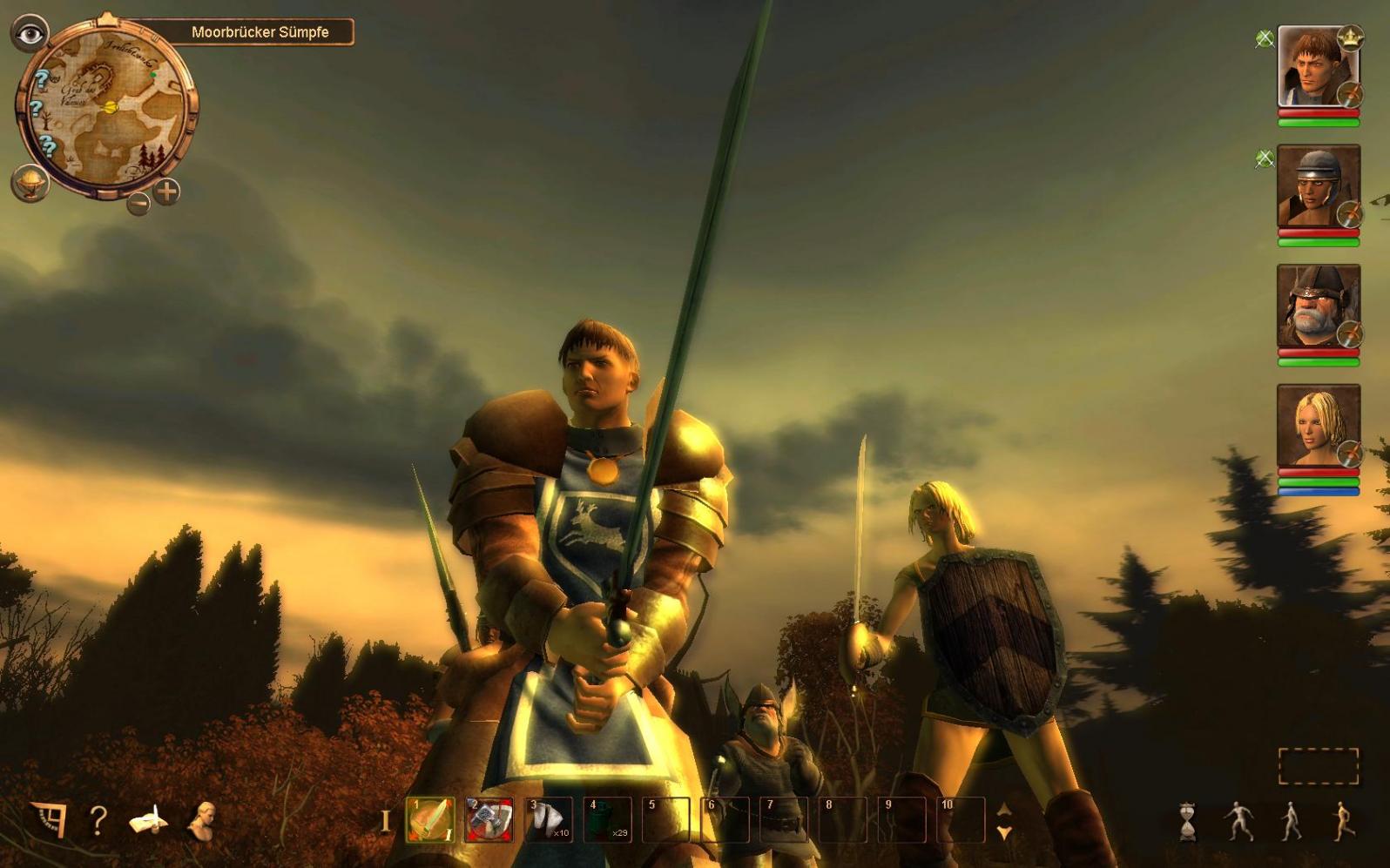This screenshot has width=1390, height=868.
Task: Use the hammer skill in quickslot 2
Action: pyautogui.click(x=489, y=820)
